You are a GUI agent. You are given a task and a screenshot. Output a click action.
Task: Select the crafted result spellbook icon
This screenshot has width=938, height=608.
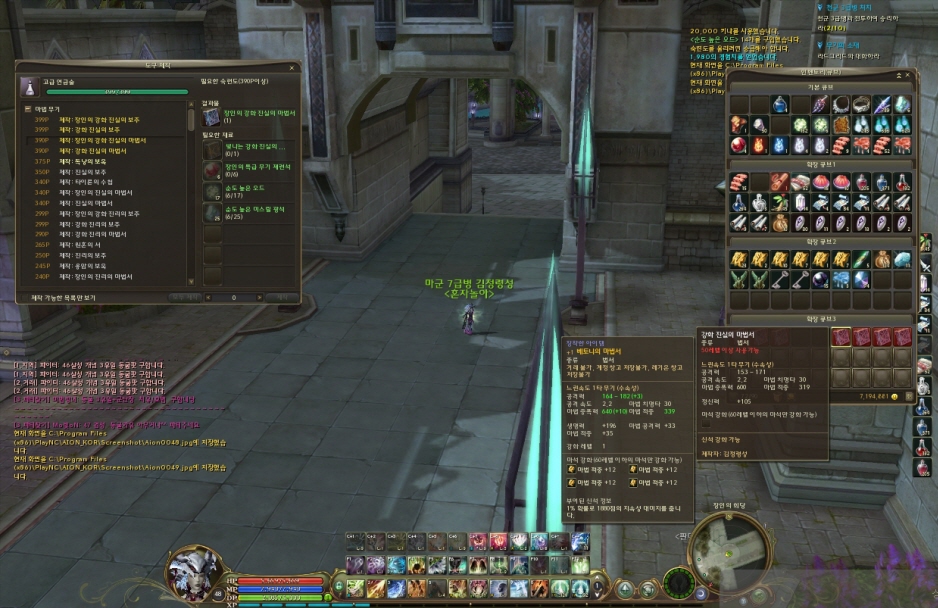[212, 117]
